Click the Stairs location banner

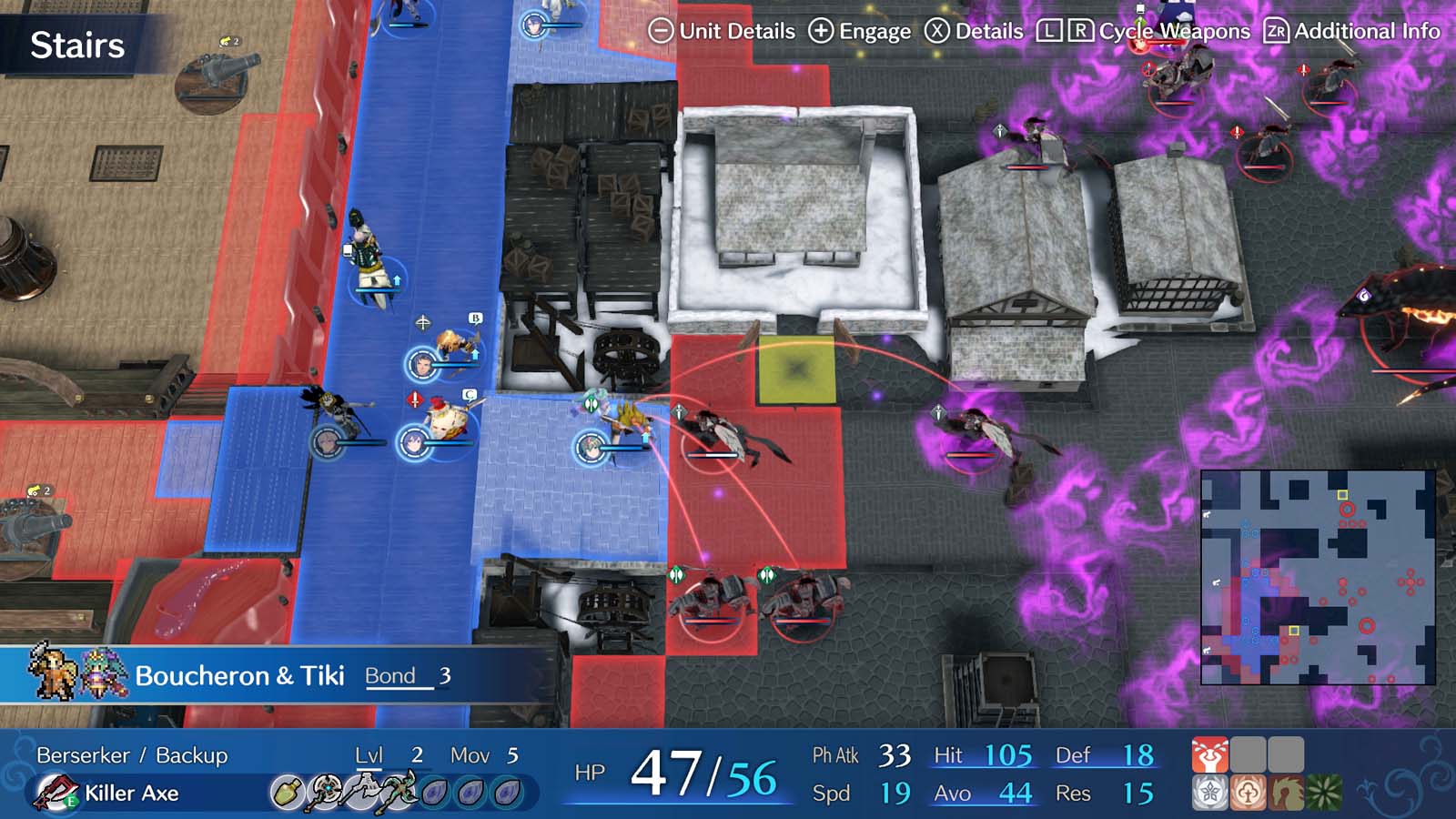[77, 43]
